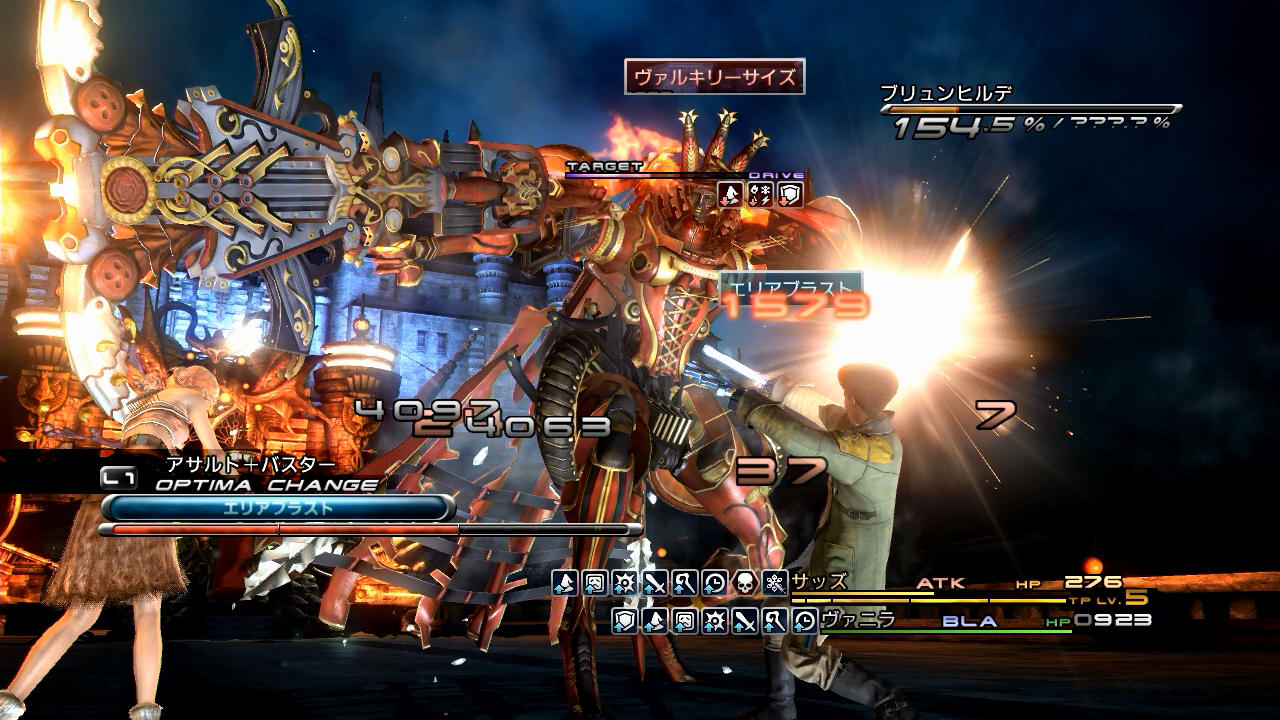The image size is (1280, 720).
Task: Select party member サッズ
Action: (x=819, y=582)
